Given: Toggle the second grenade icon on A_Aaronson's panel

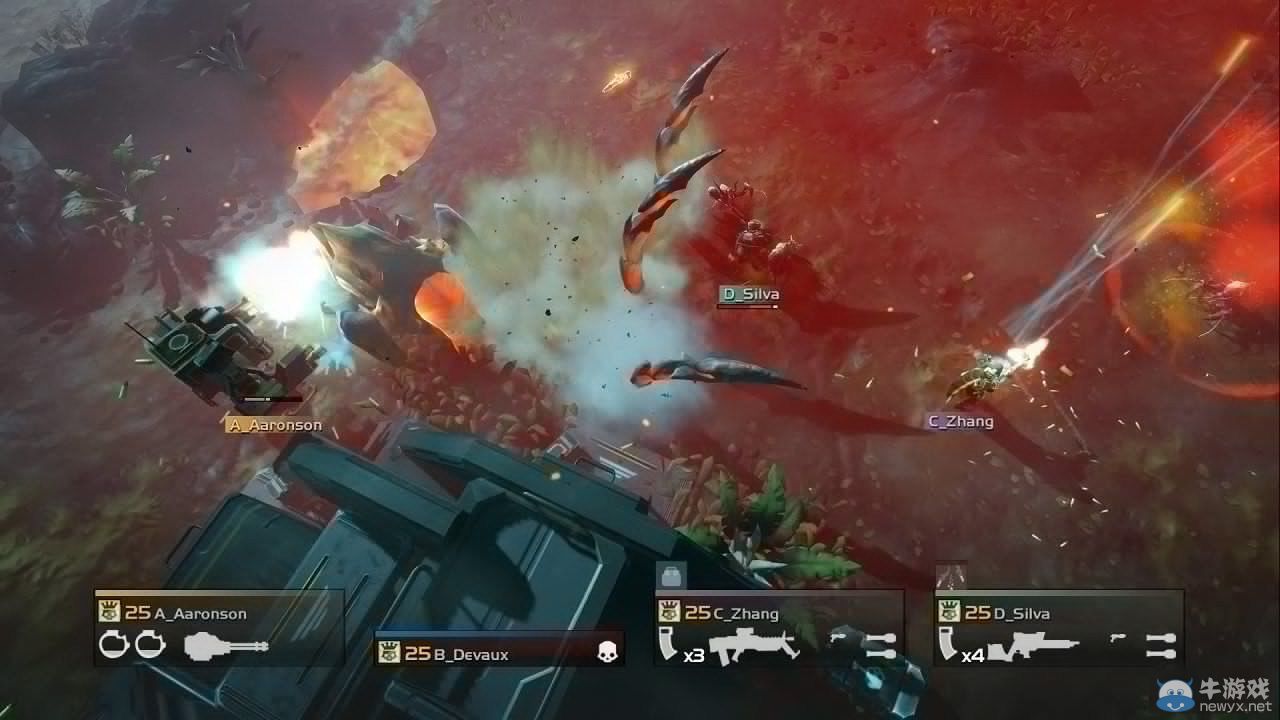Looking at the screenshot, I should pos(148,646).
